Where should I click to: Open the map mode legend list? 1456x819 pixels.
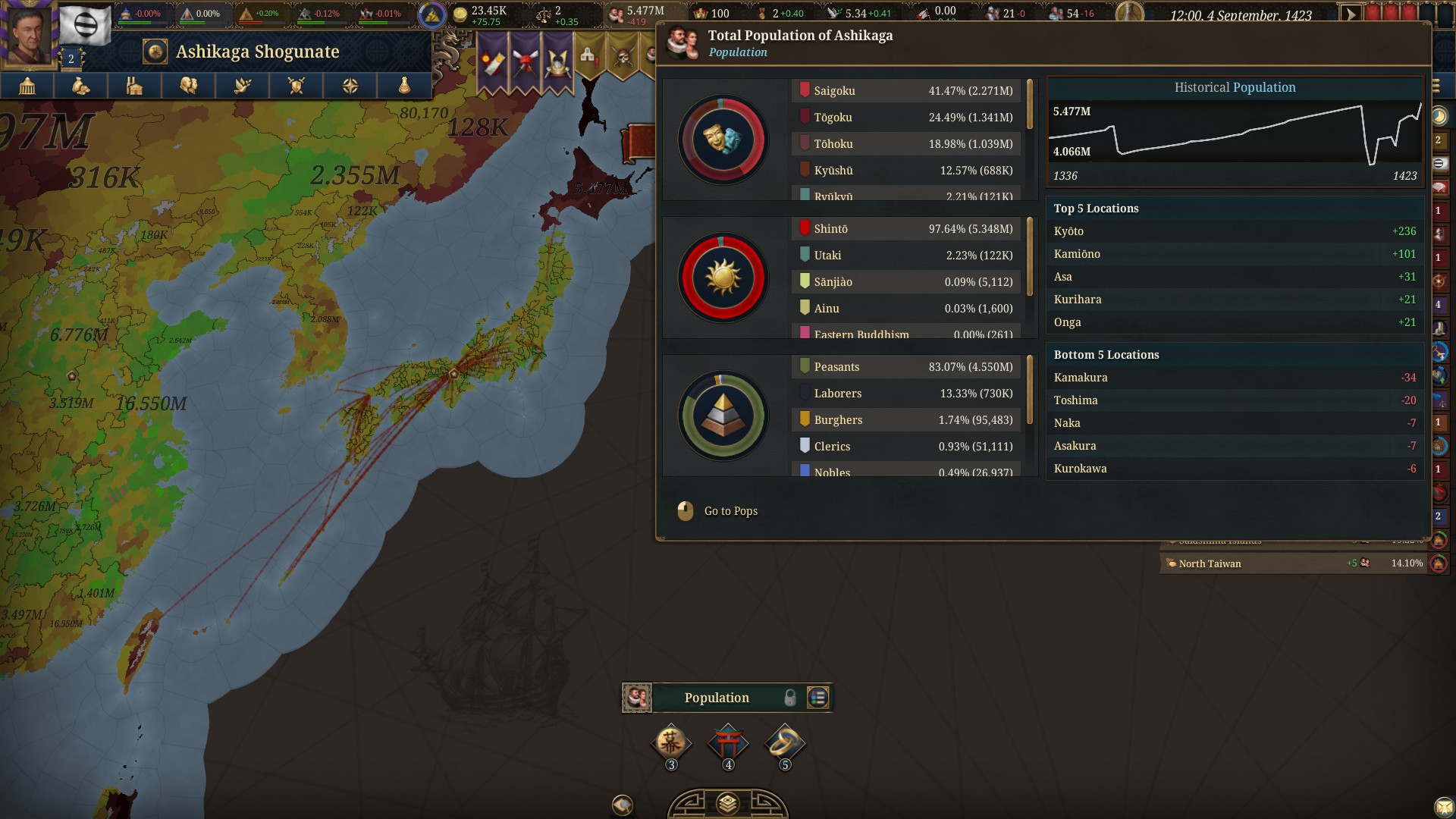[x=817, y=698]
